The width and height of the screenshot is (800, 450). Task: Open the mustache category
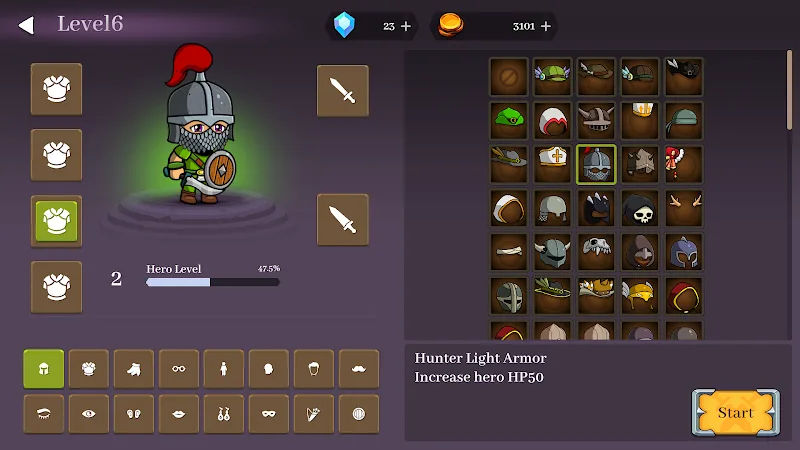359,369
